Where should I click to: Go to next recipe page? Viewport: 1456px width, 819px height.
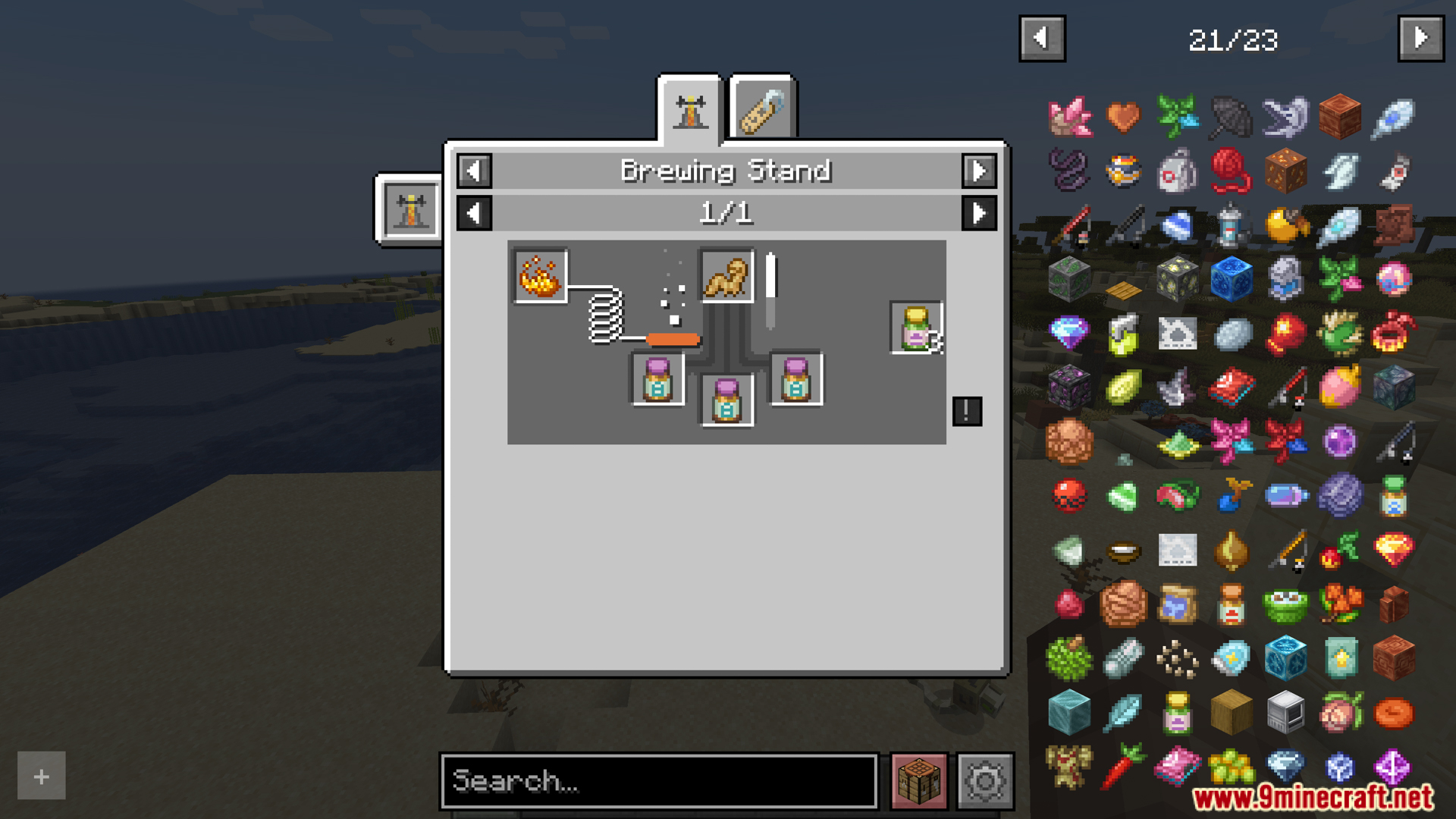coord(979,213)
